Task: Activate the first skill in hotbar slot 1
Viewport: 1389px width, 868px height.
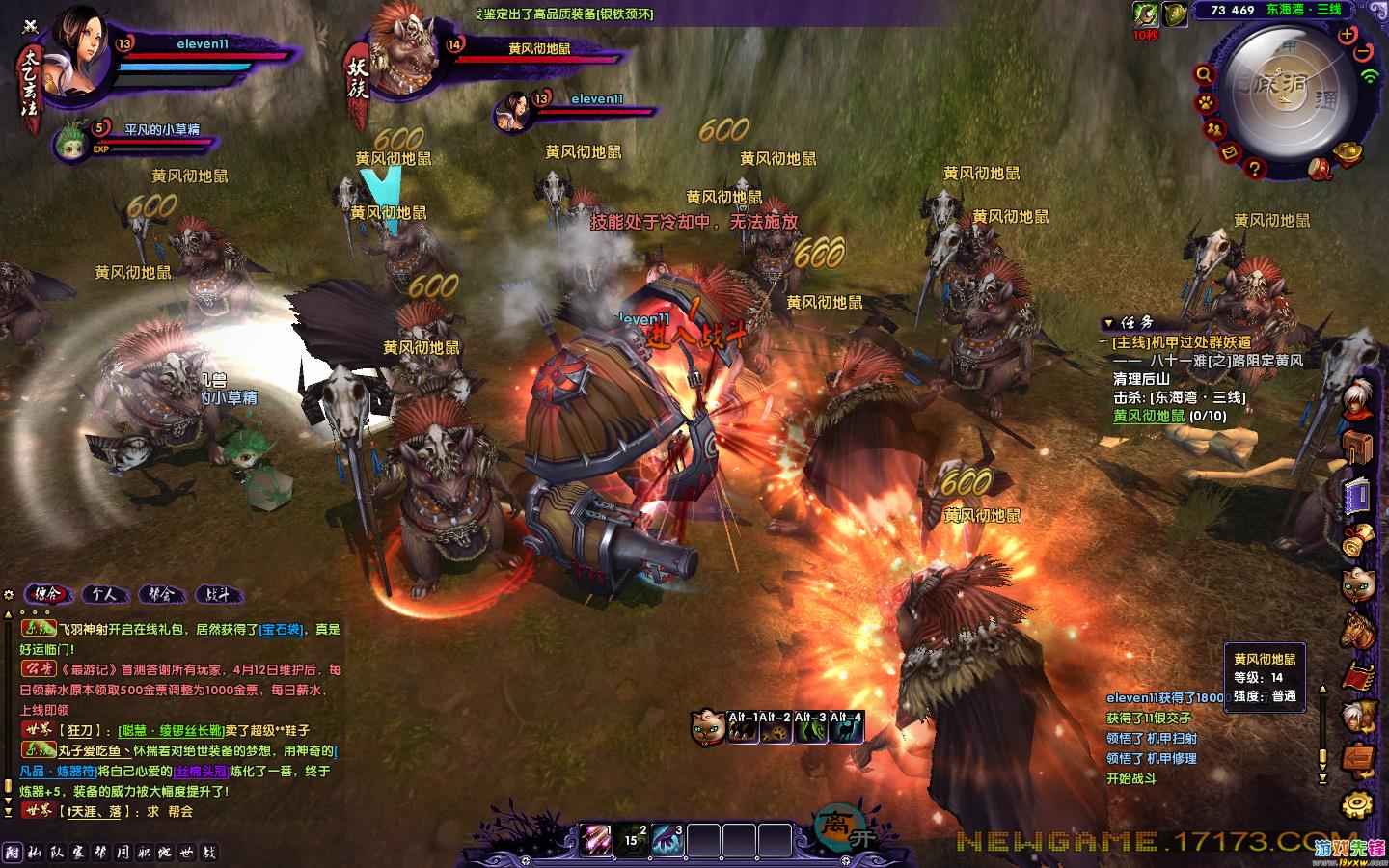Action: (595, 837)
